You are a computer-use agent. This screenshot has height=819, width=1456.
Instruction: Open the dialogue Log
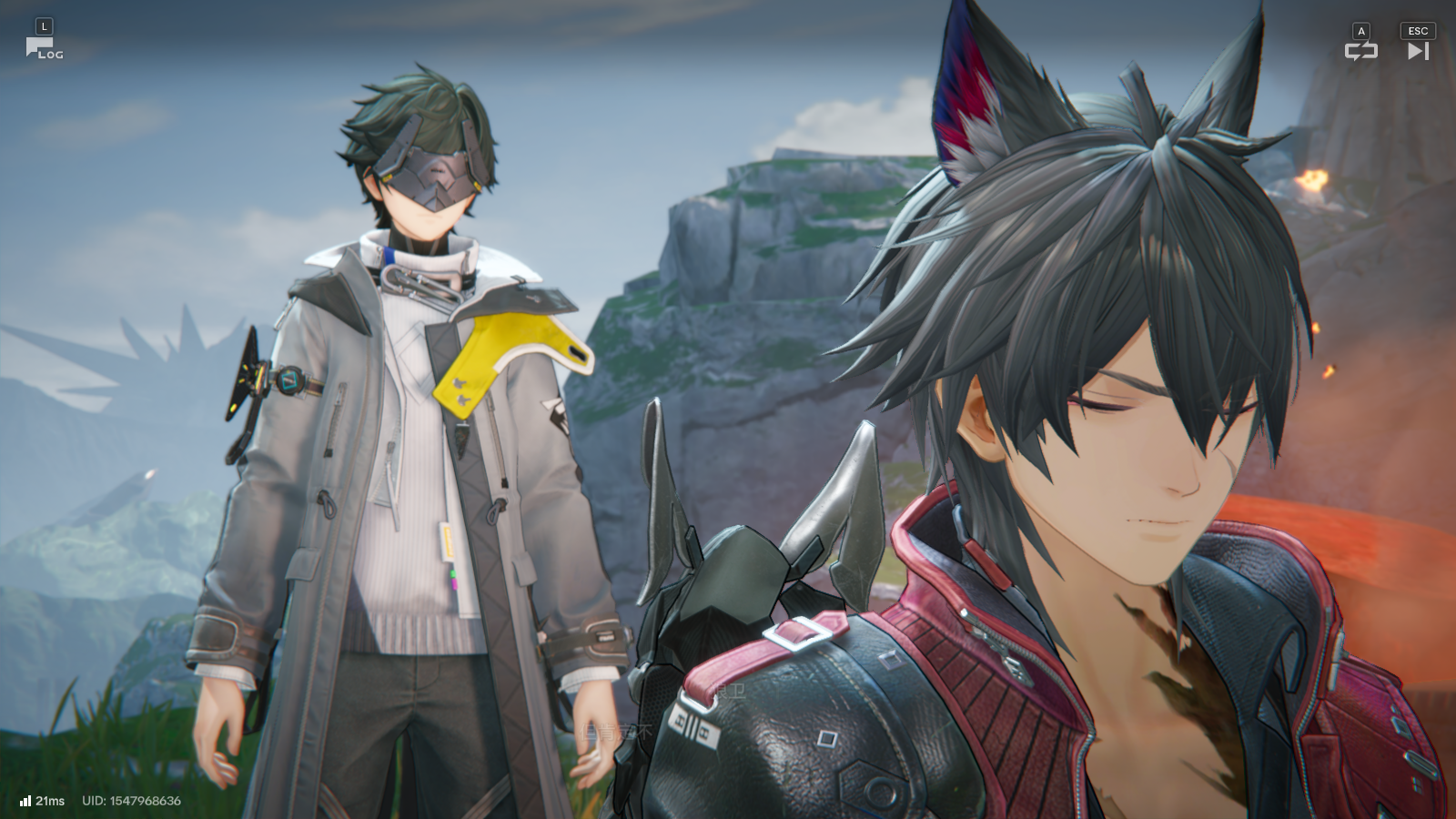(43, 48)
